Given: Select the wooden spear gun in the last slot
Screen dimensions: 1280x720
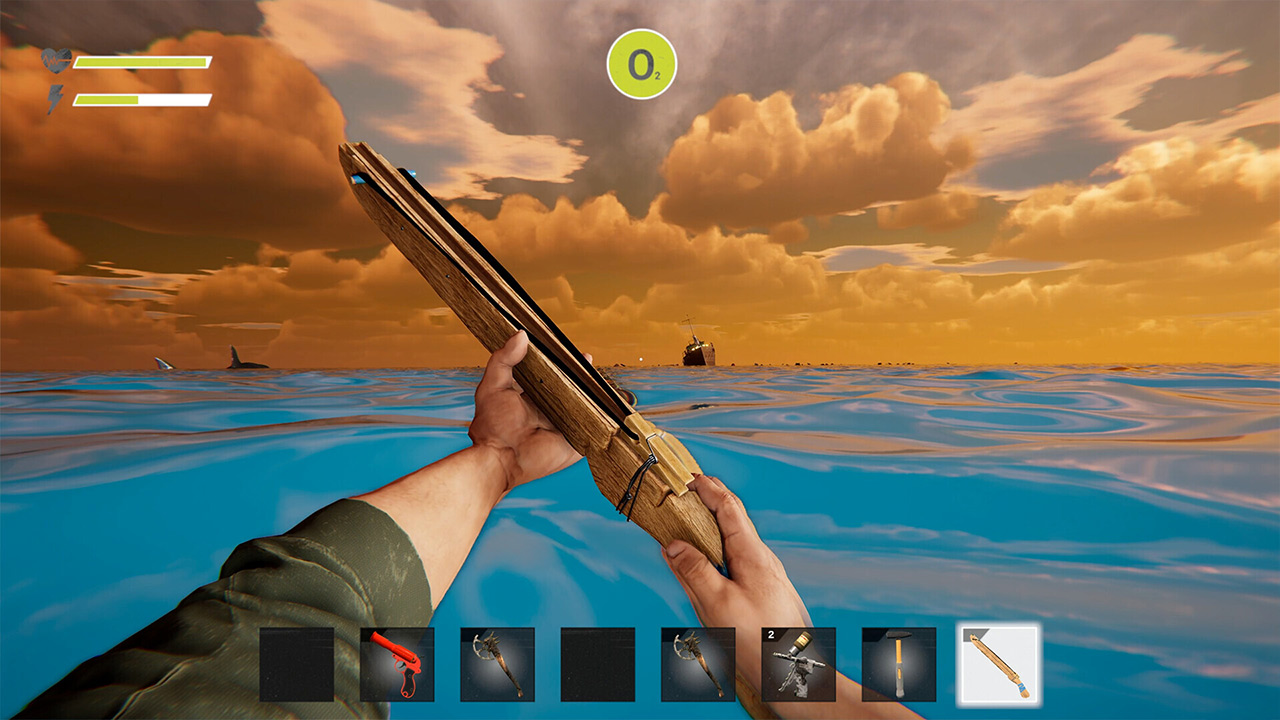Looking at the screenshot, I should tap(997, 665).
